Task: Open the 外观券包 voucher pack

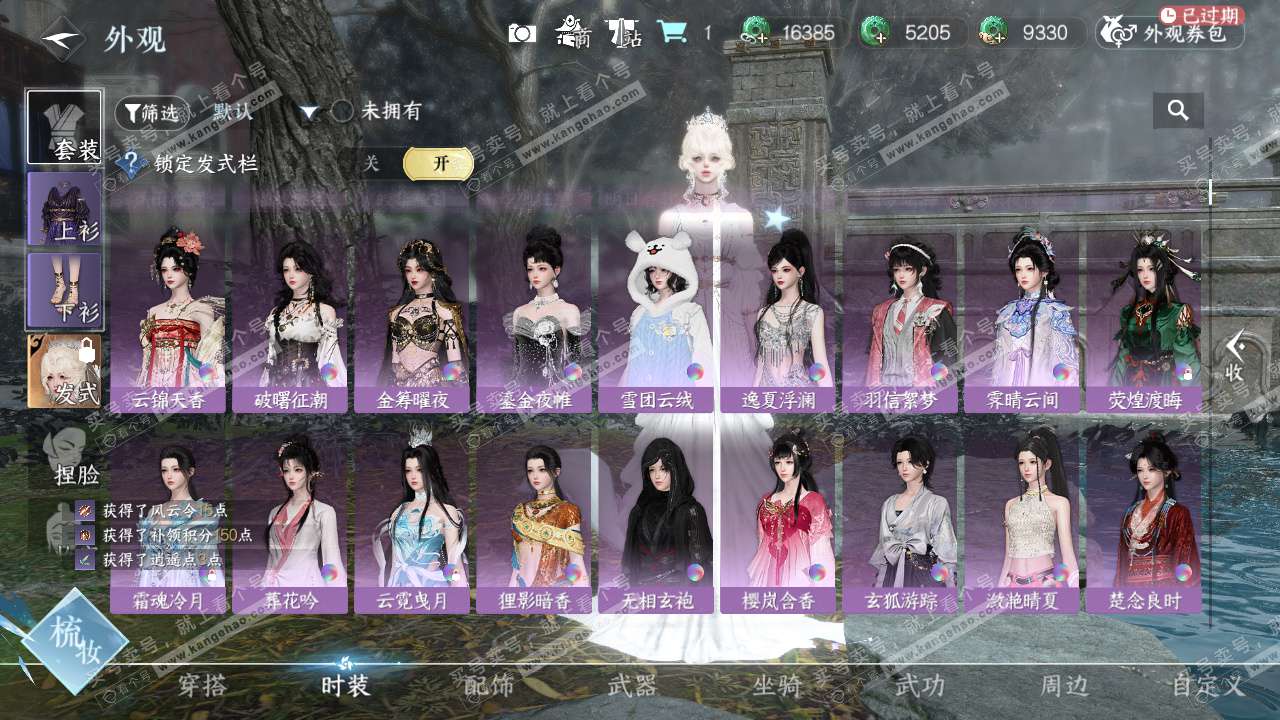Action: 1170,33
